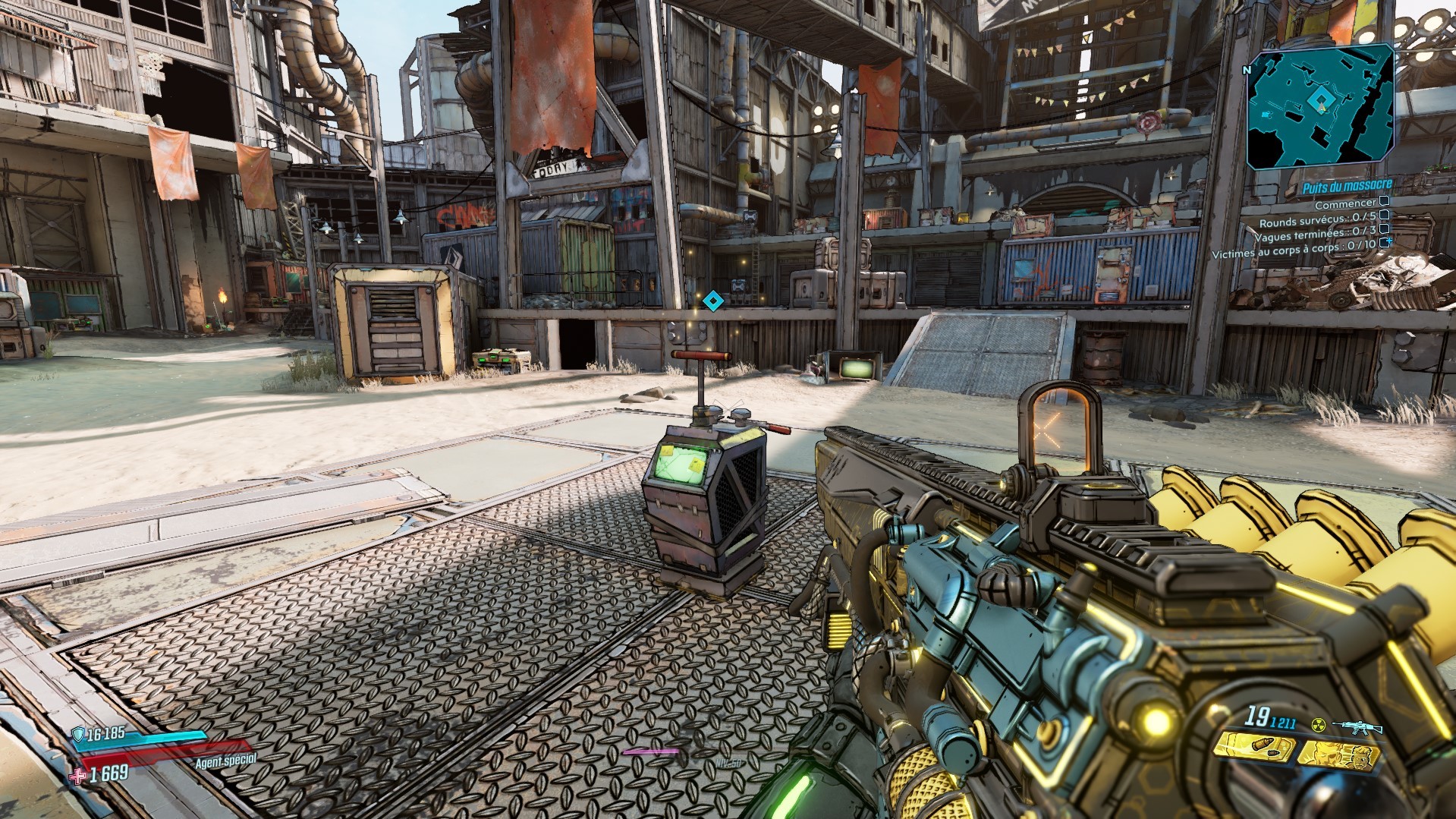Screen dimensions: 1456x819
Task: Check the Rounds survécus 0/5 checkbox
Action: (x=1384, y=217)
